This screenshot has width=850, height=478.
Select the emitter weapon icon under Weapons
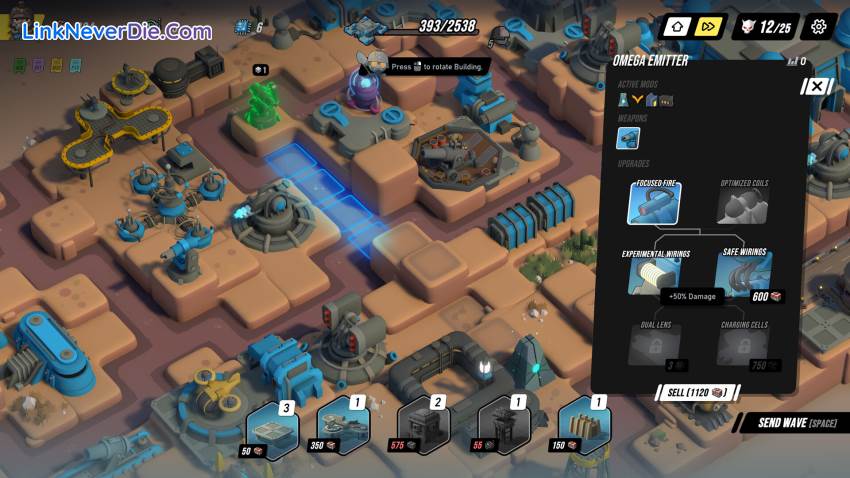(x=628, y=138)
